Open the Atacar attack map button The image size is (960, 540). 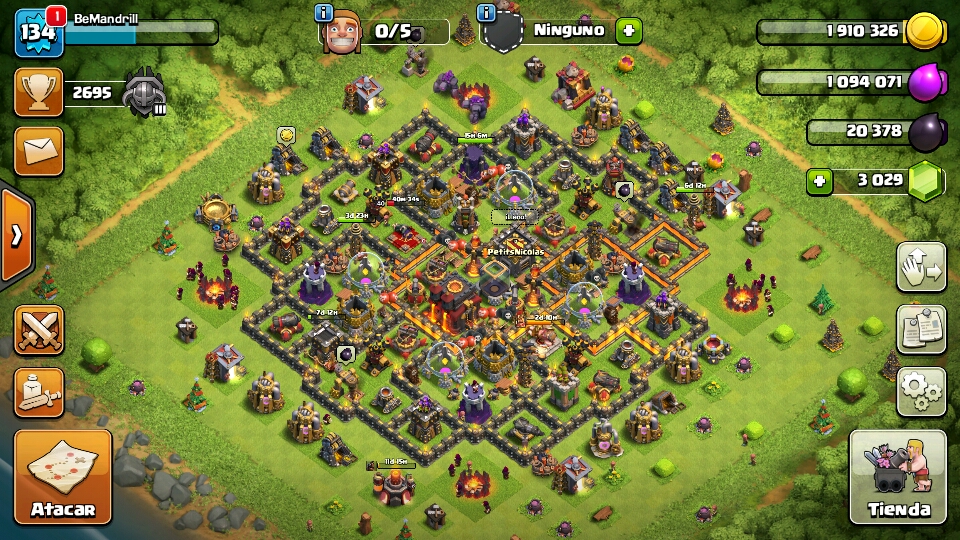point(62,476)
